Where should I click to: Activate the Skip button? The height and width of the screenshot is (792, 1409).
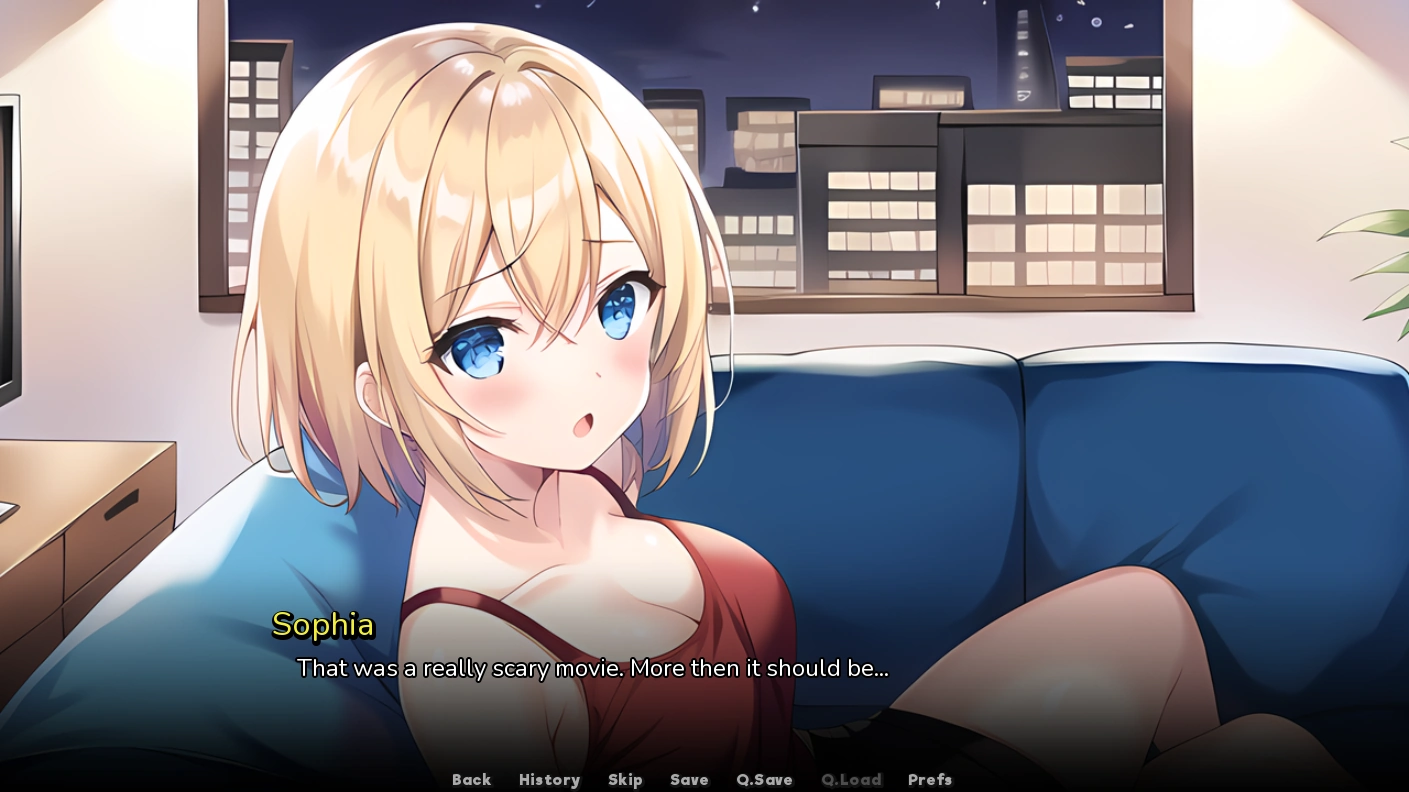625,780
